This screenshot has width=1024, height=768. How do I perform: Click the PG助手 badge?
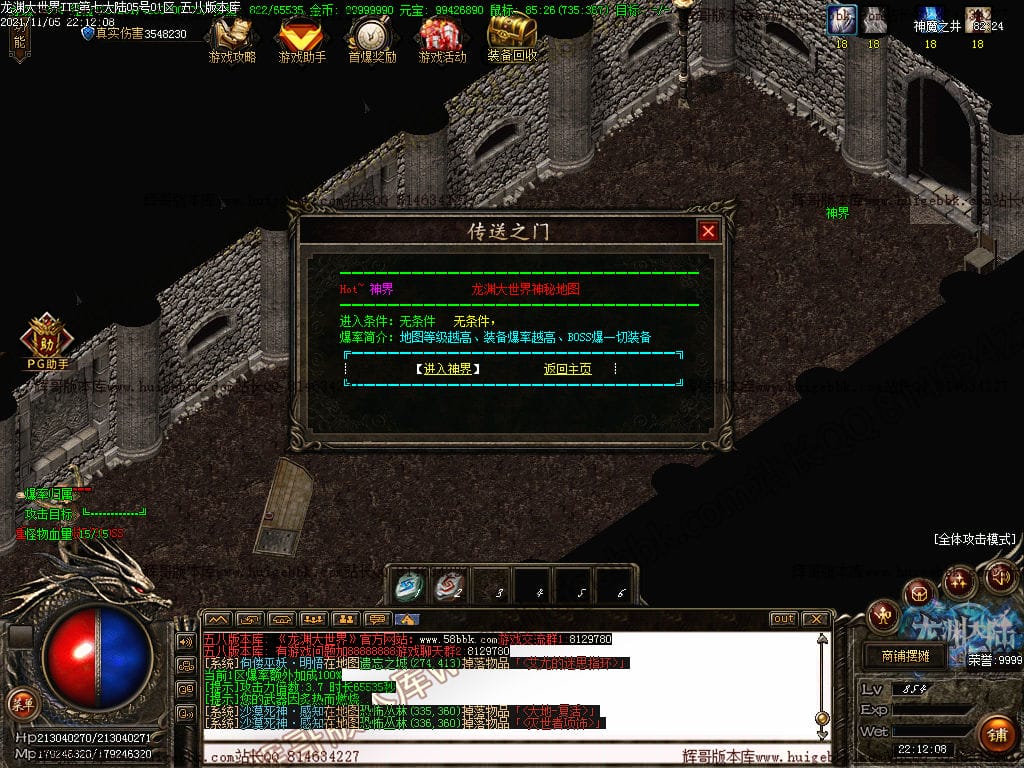pos(47,342)
